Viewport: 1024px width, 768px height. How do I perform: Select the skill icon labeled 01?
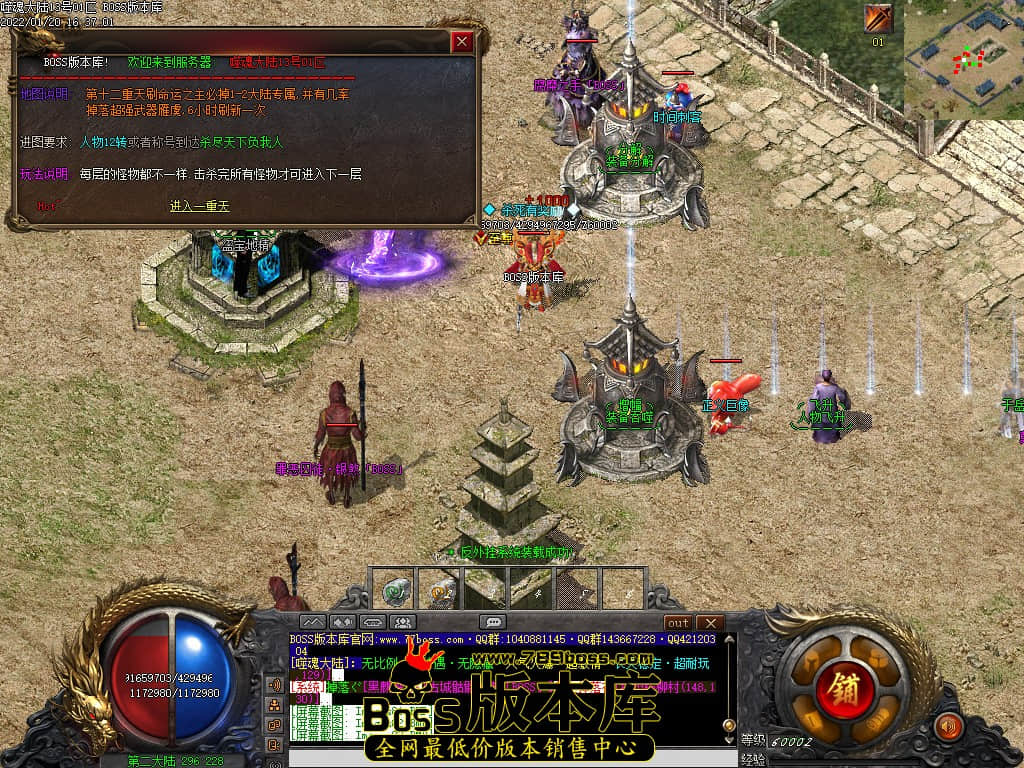(x=878, y=19)
